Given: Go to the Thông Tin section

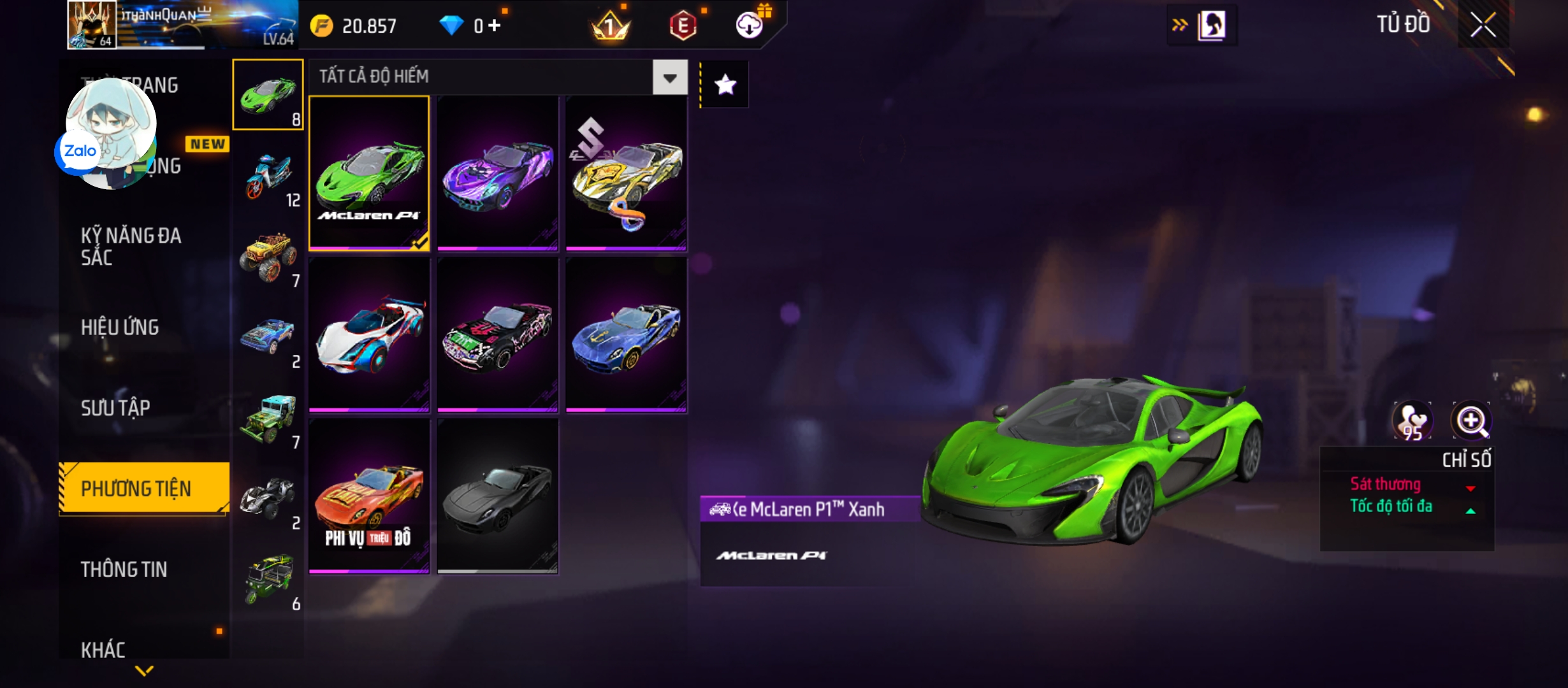Looking at the screenshot, I should point(124,570).
